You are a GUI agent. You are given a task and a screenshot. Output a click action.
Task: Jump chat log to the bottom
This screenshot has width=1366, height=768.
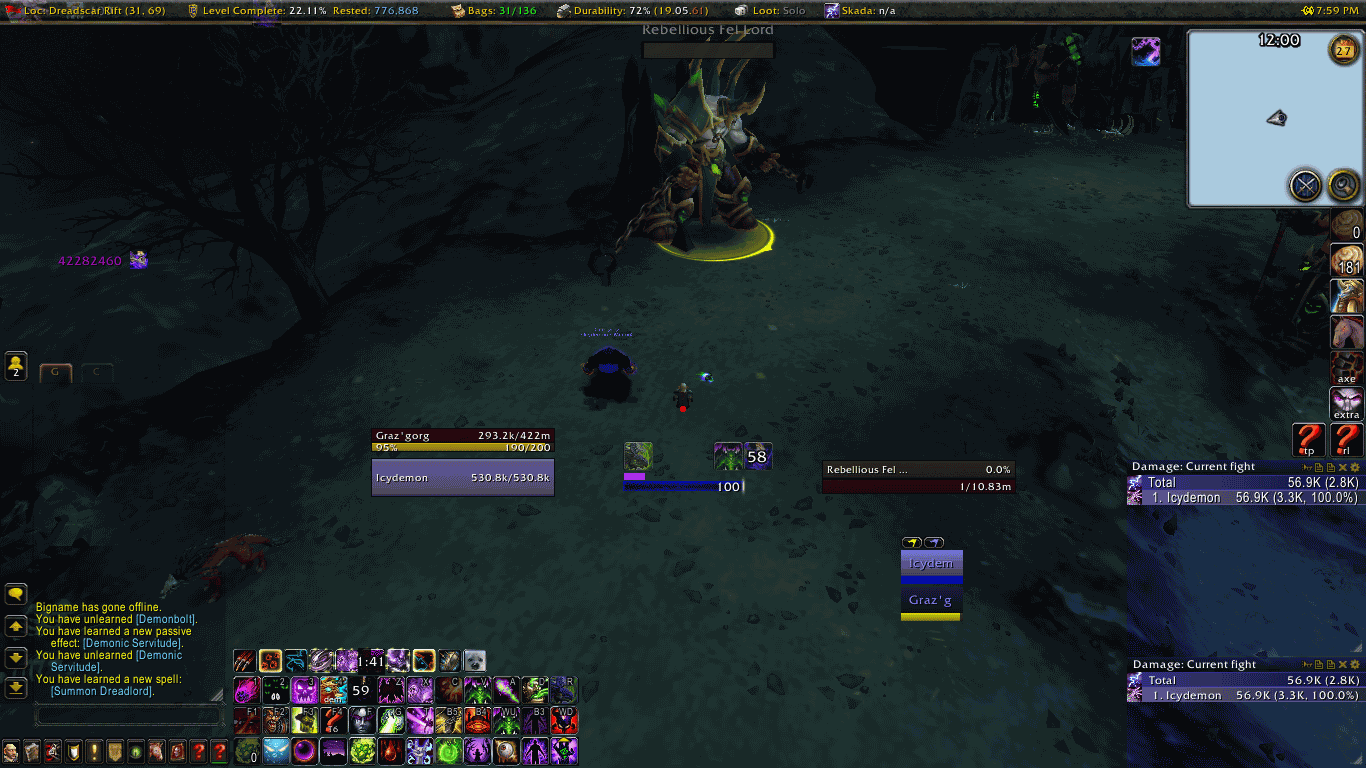coord(16,687)
